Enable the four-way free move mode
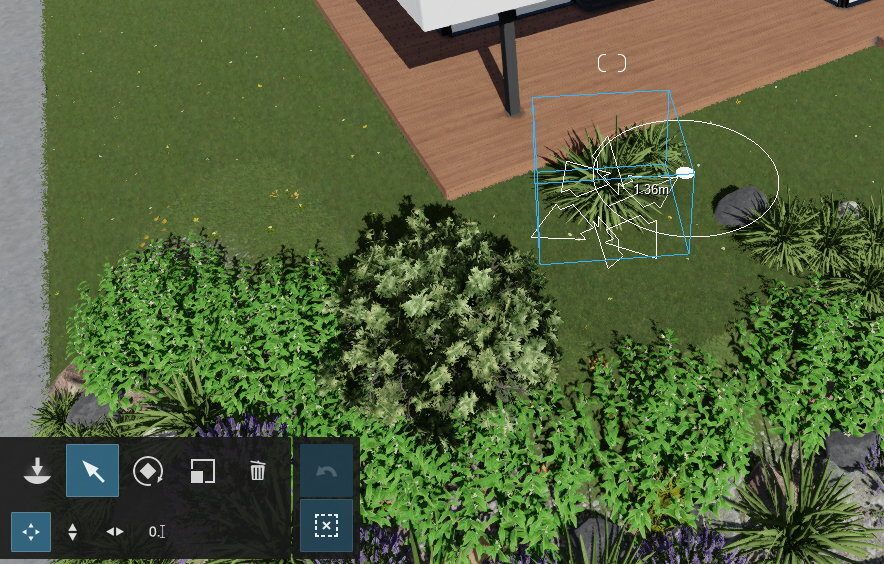Viewport: 884px width, 564px height. click(31, 532)
